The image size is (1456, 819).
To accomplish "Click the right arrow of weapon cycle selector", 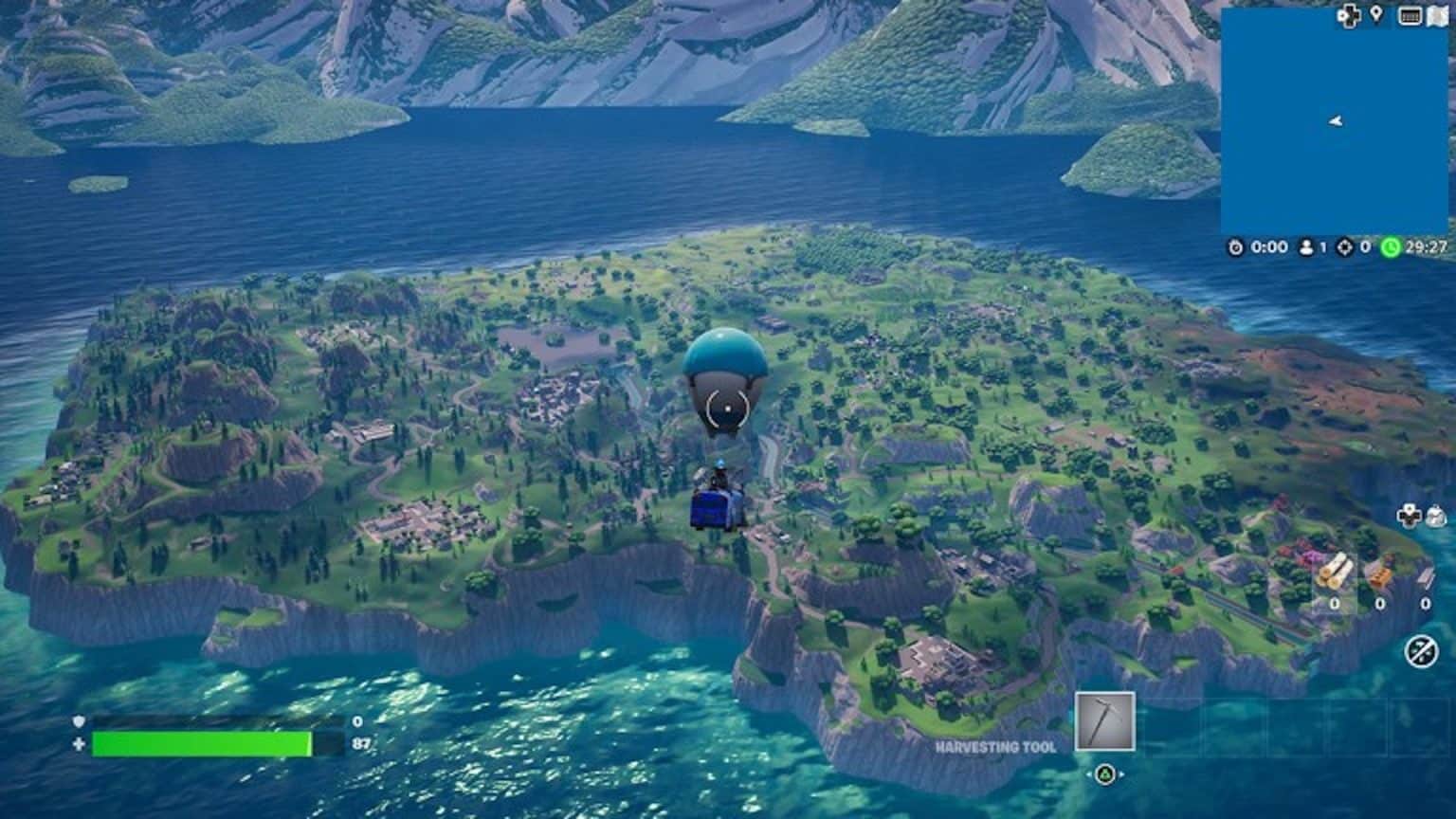I will coord(1121,774).
